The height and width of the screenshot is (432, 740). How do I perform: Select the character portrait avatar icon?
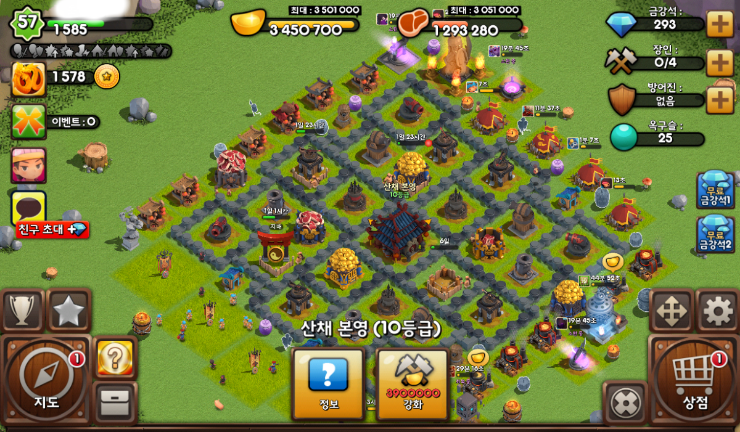point(28,165)
